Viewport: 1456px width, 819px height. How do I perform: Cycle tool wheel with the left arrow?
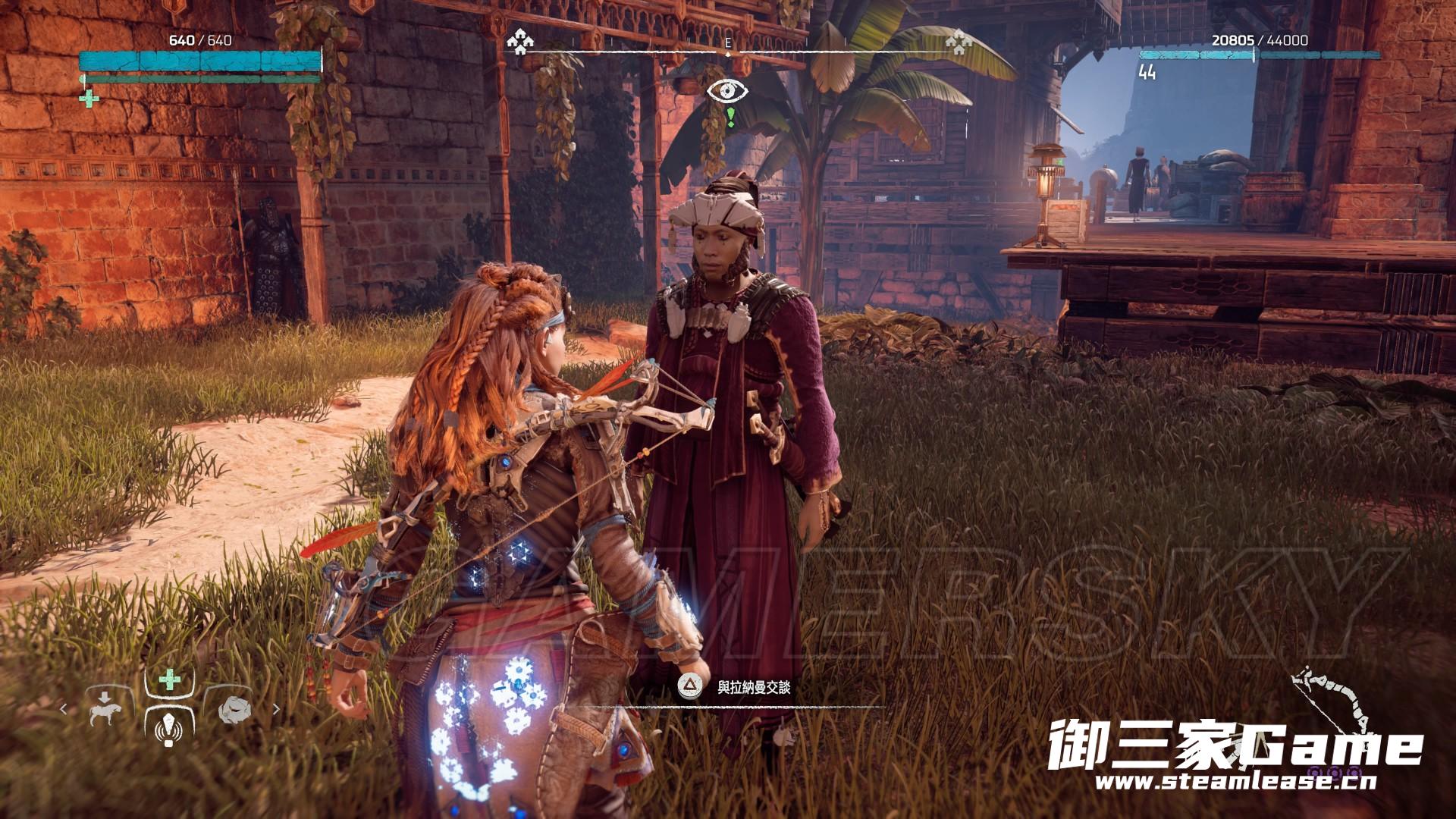coord(64,710)
